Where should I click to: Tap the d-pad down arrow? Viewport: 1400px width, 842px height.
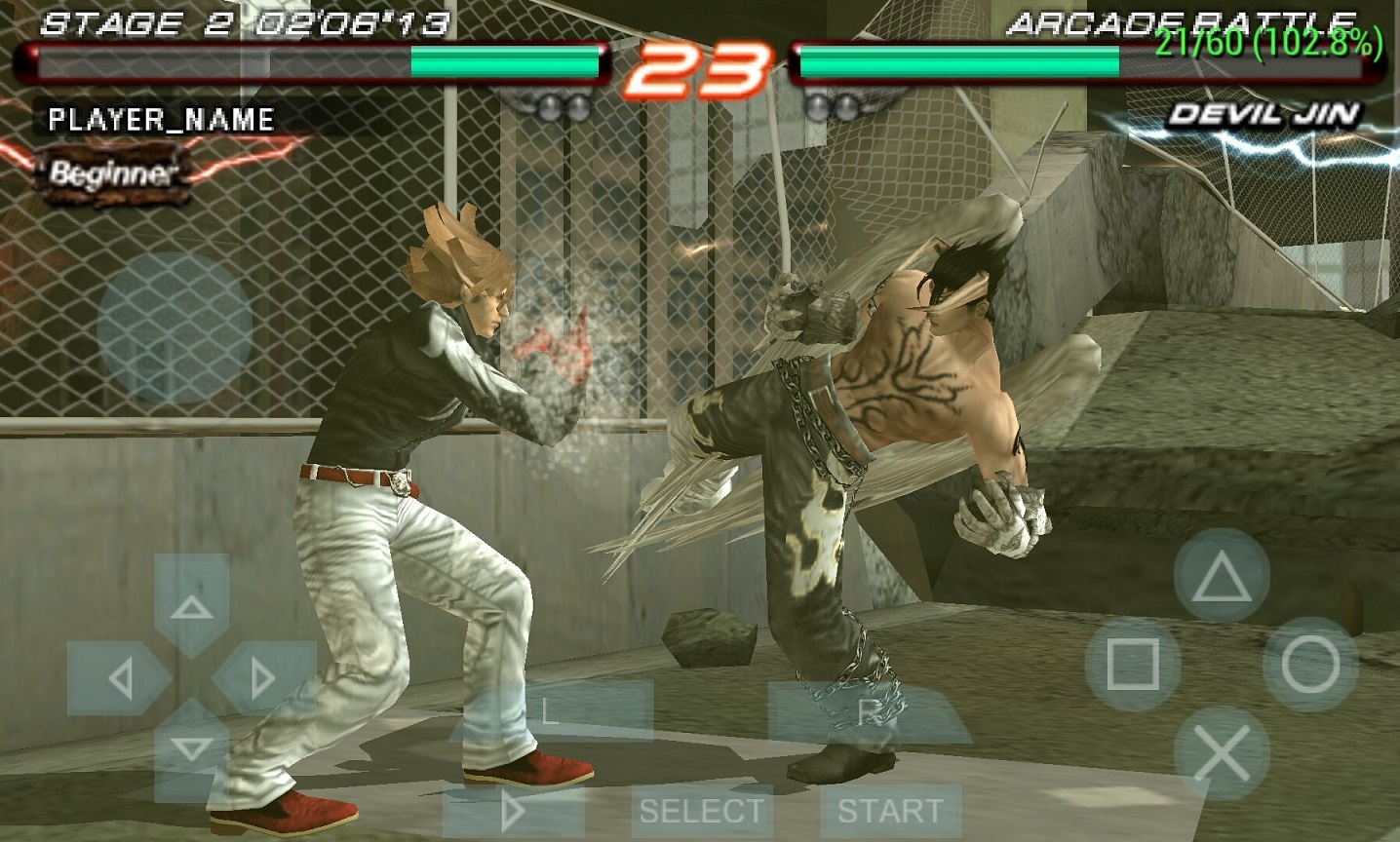click(x=192, y=748)
